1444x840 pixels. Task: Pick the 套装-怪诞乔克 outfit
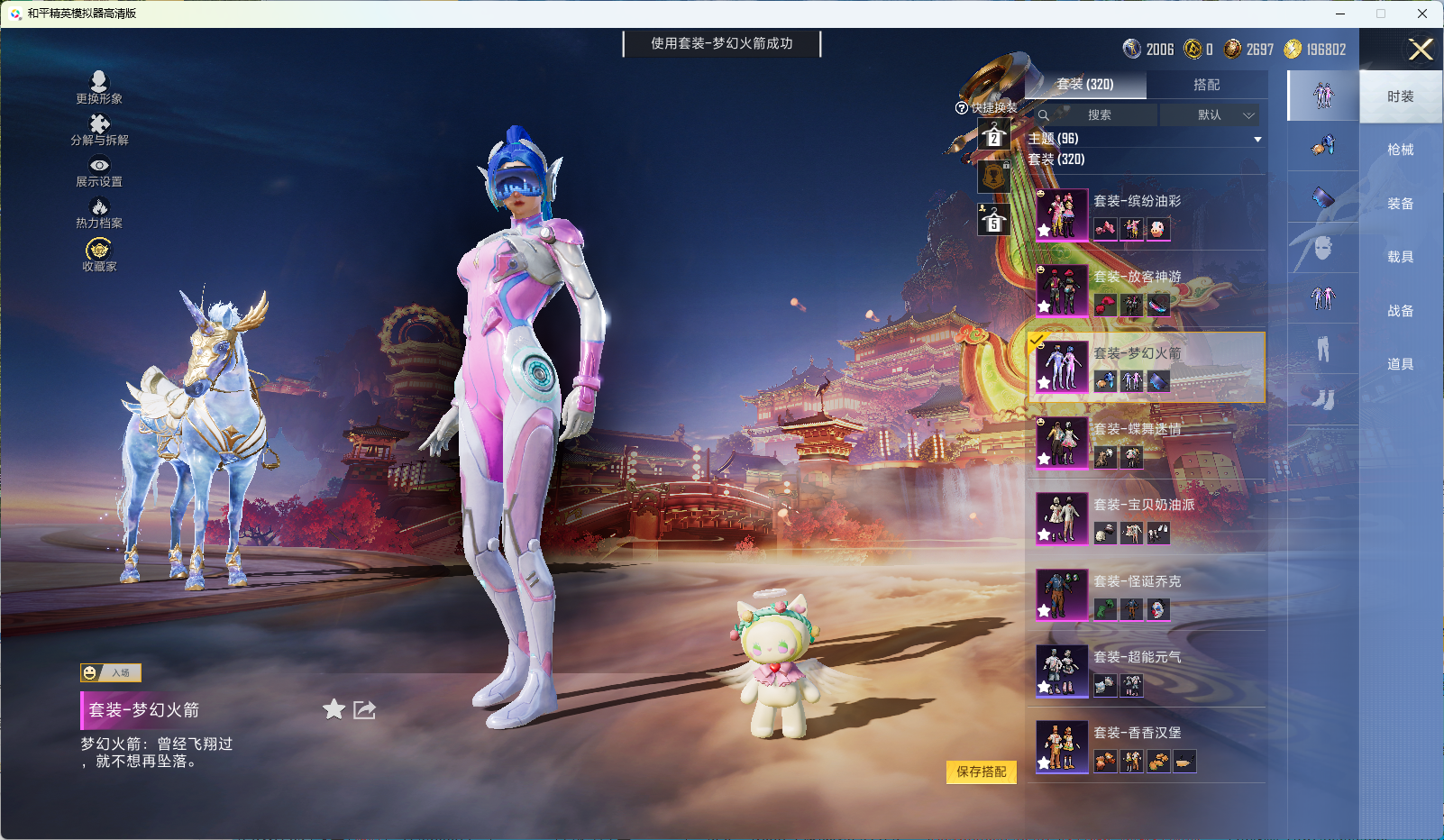pos(1146,595)
